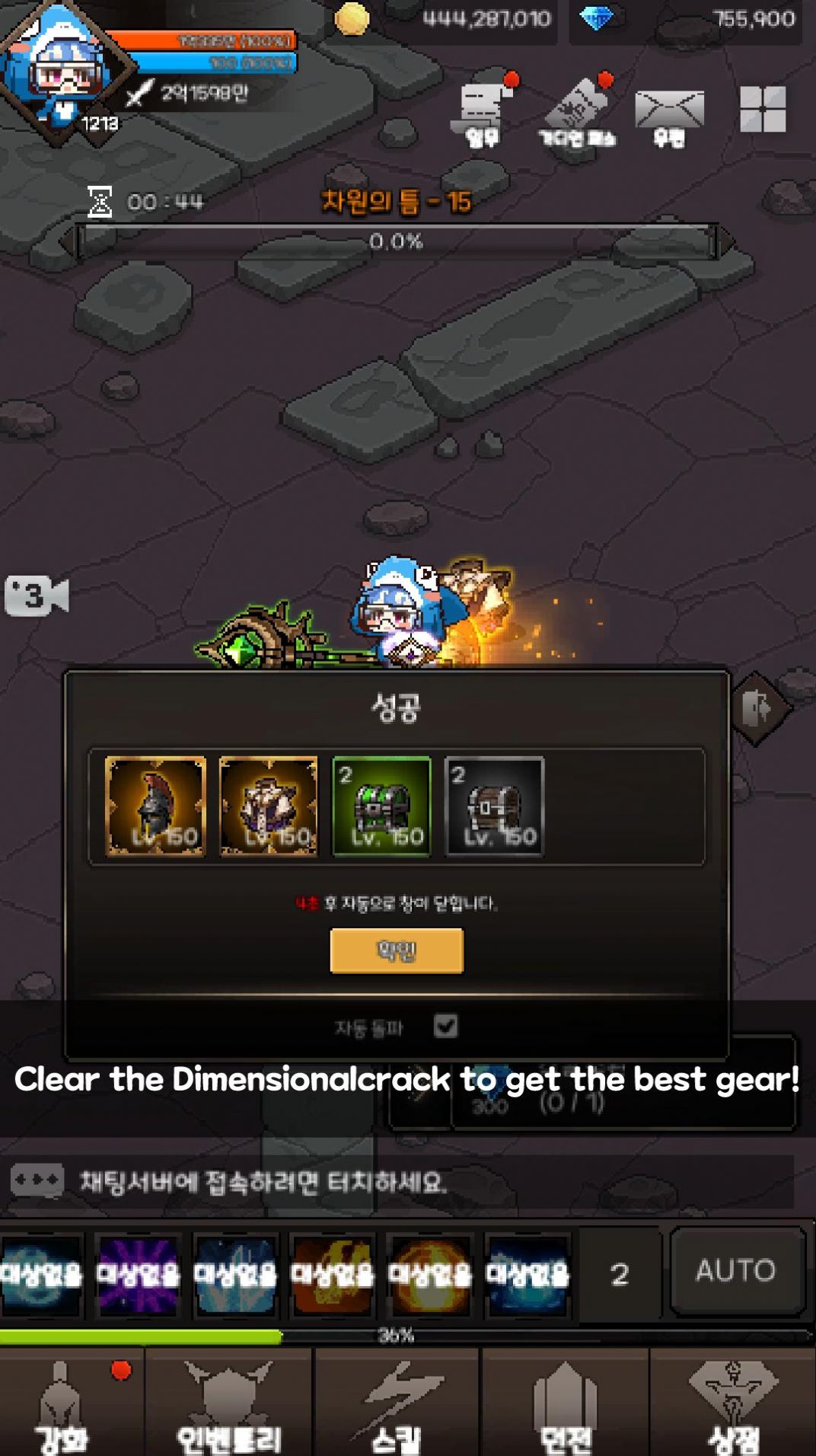Select the green treasure chest reward
This screenshot has height=1456, width=816.
pyautogui.click(x=382, y=806)
